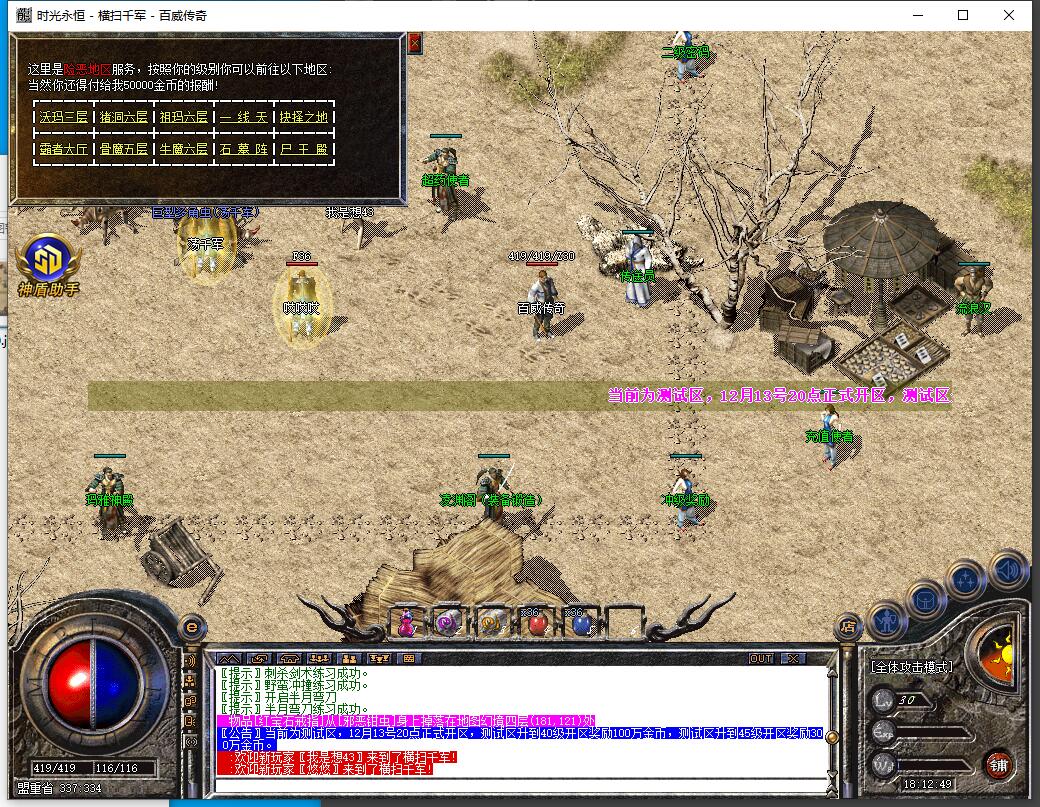Use the blue potion in the quick belt

(x=581, y=623)
